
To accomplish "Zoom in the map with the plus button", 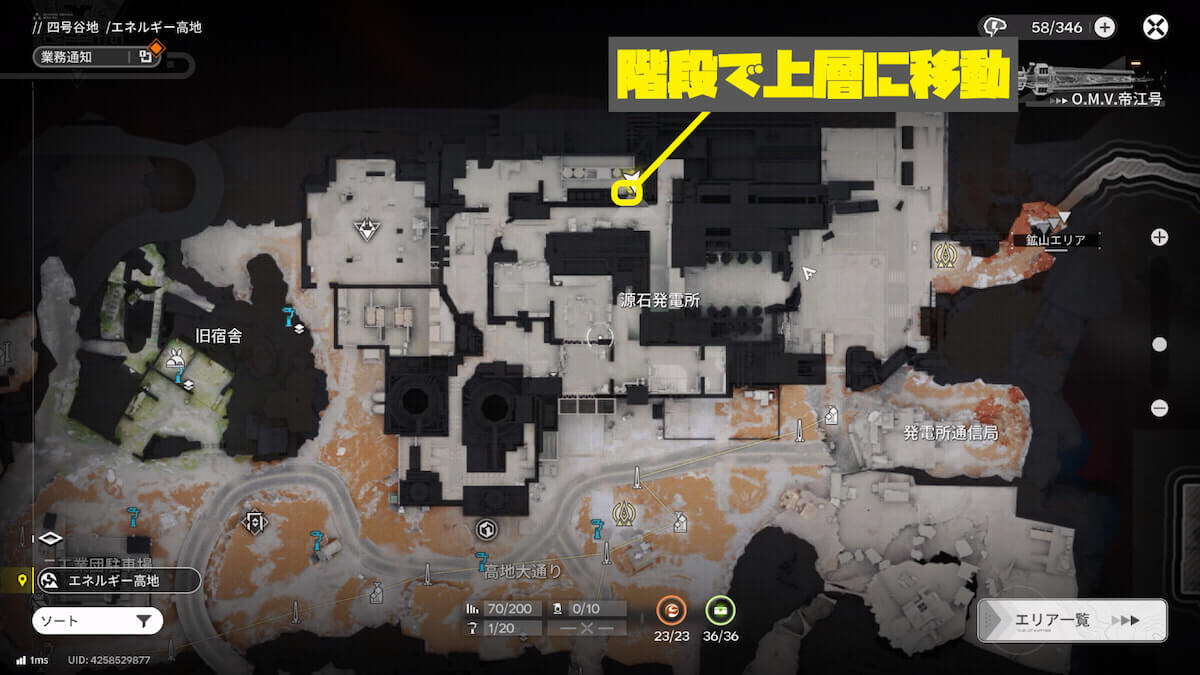I will point(1159,237).
